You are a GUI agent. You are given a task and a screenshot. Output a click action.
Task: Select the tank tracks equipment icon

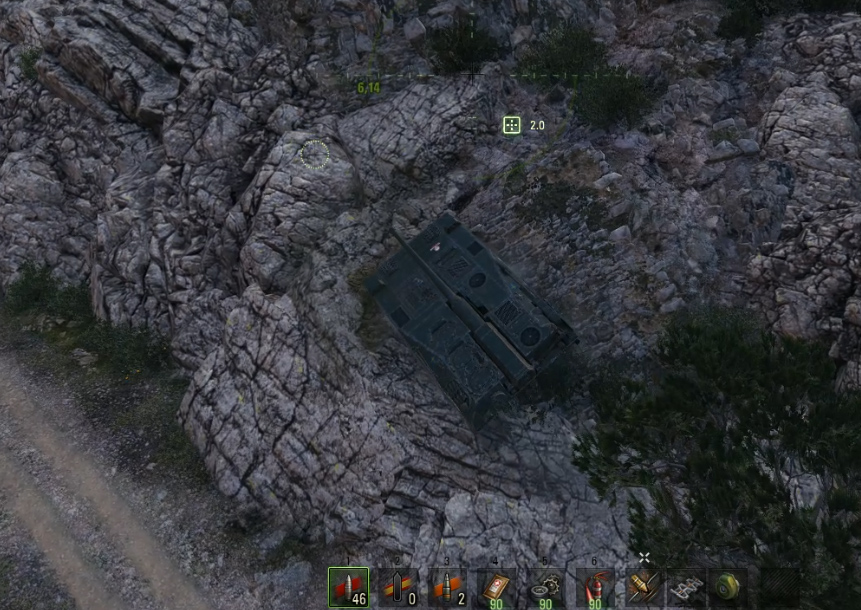686,587
